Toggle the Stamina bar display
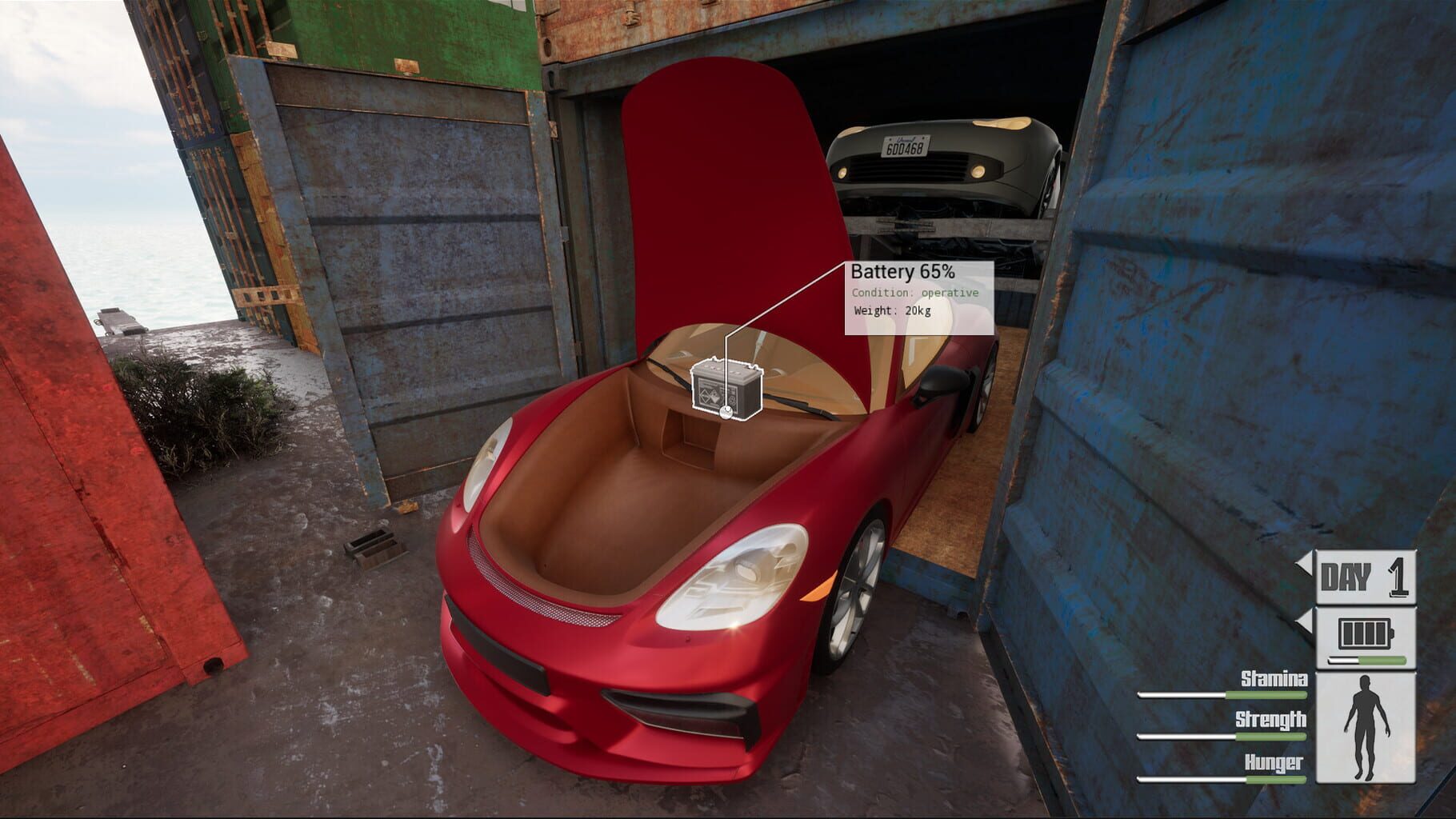The image size is (1456, 819). coord(1220,694)
